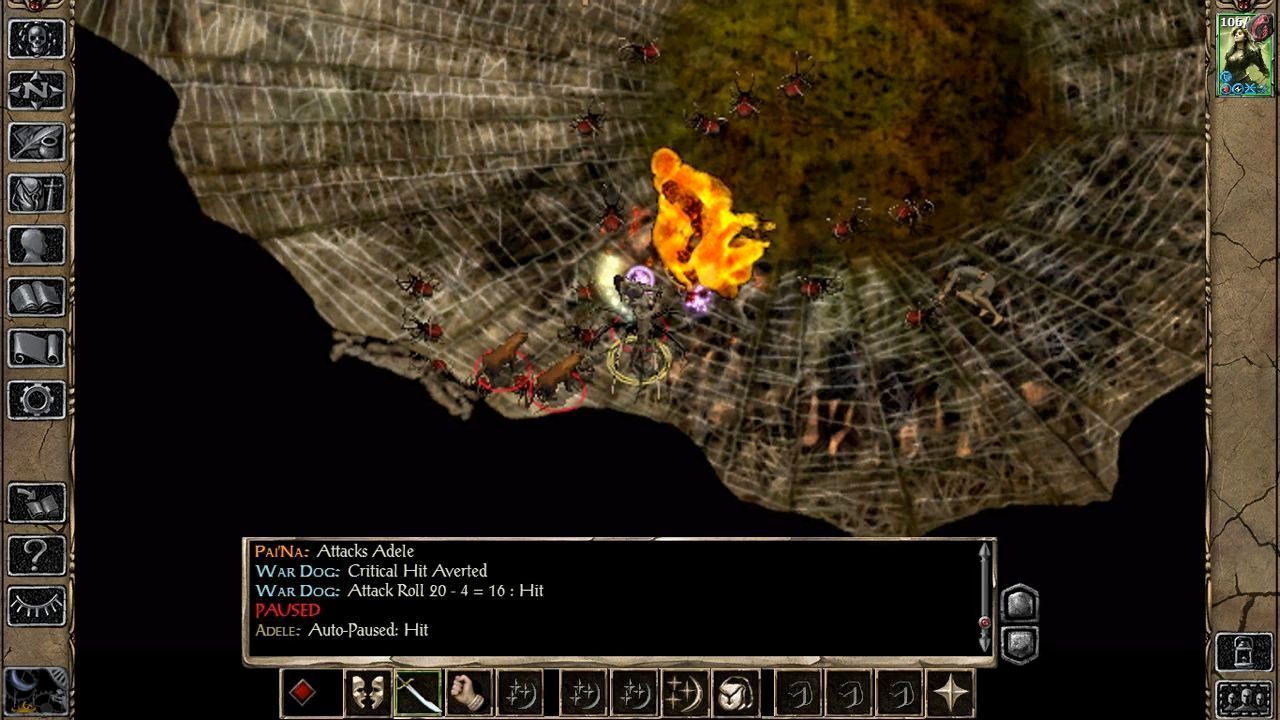
Task: Open the gear options menu
Action: [x=37, y=400]
